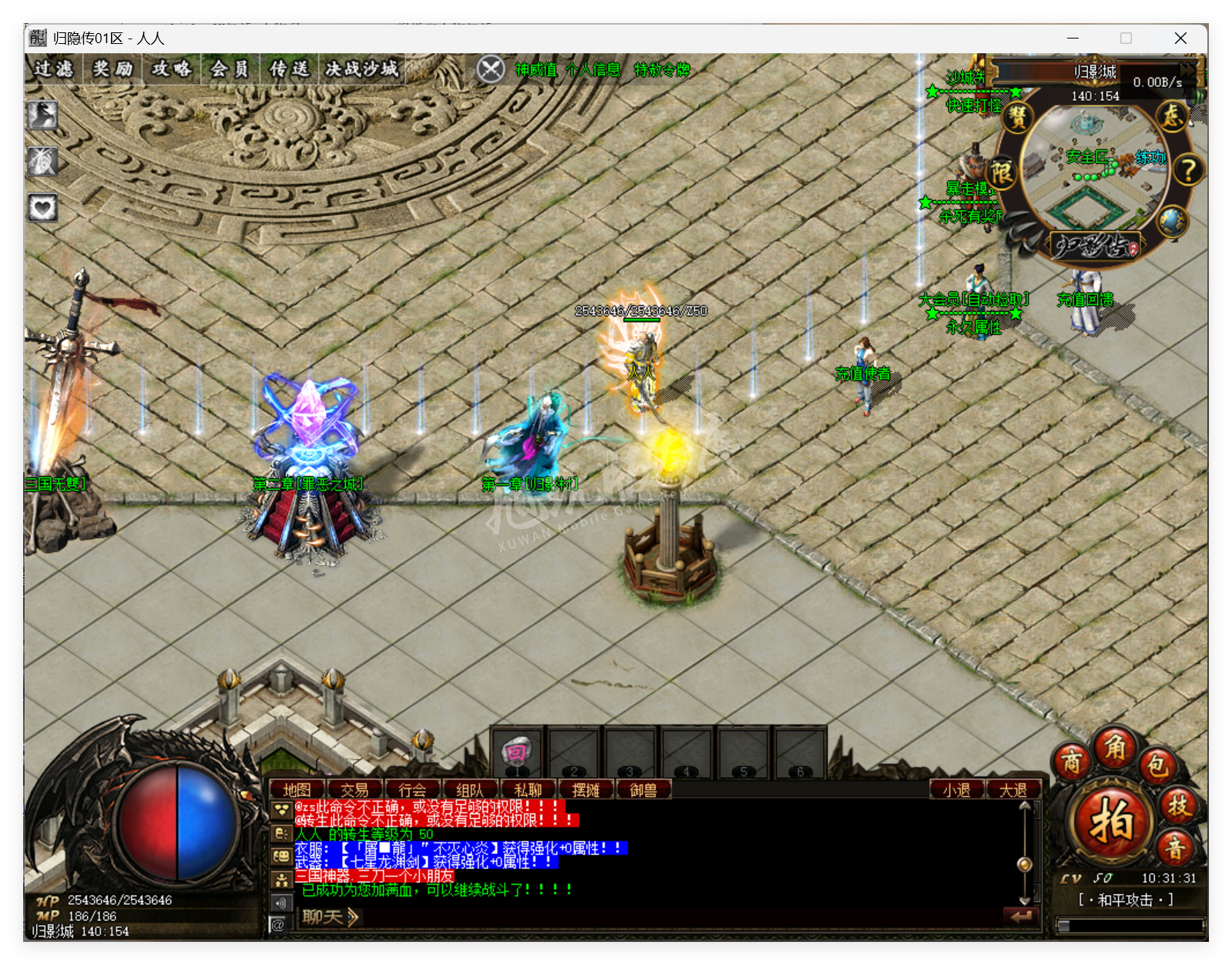The image size is (1232, 965).
Task: Open the auction panel via the 拍 button
Action: click(x=1112, y=819)
